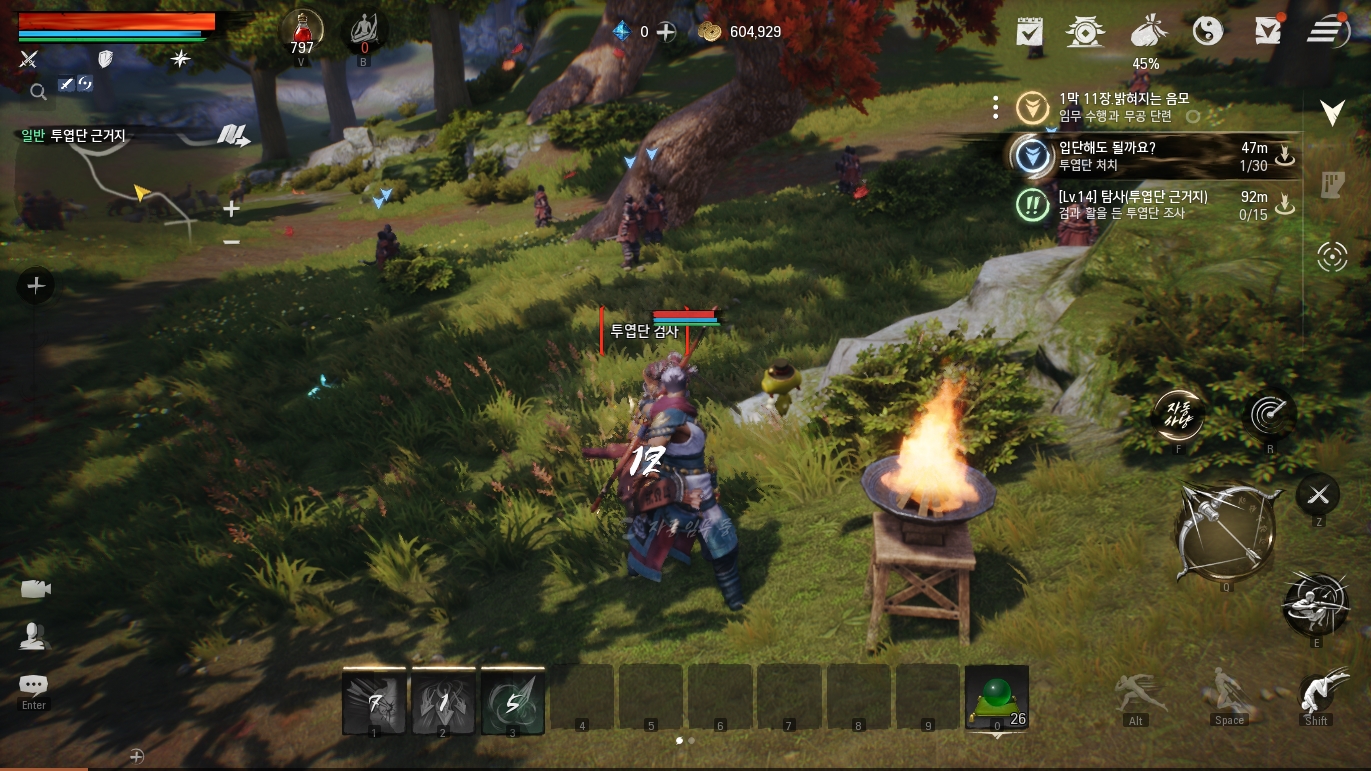
Task: Use the green orb item slot
Action: pos(996,697)
